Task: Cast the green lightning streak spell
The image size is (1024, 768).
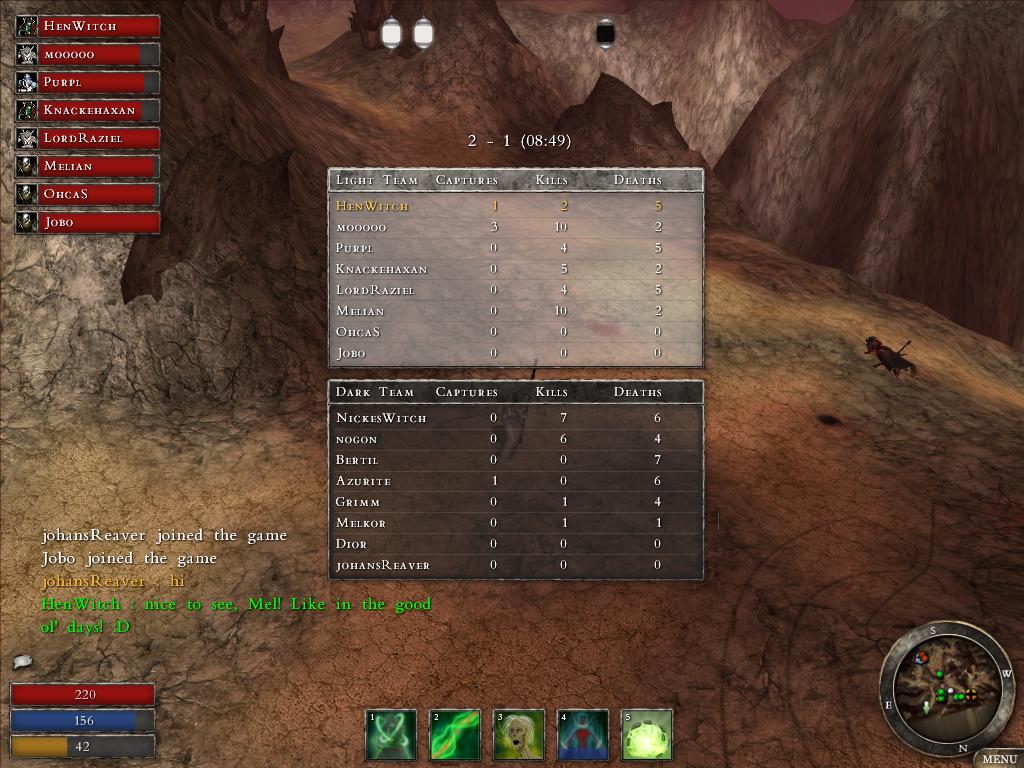Action: point(454,735)
